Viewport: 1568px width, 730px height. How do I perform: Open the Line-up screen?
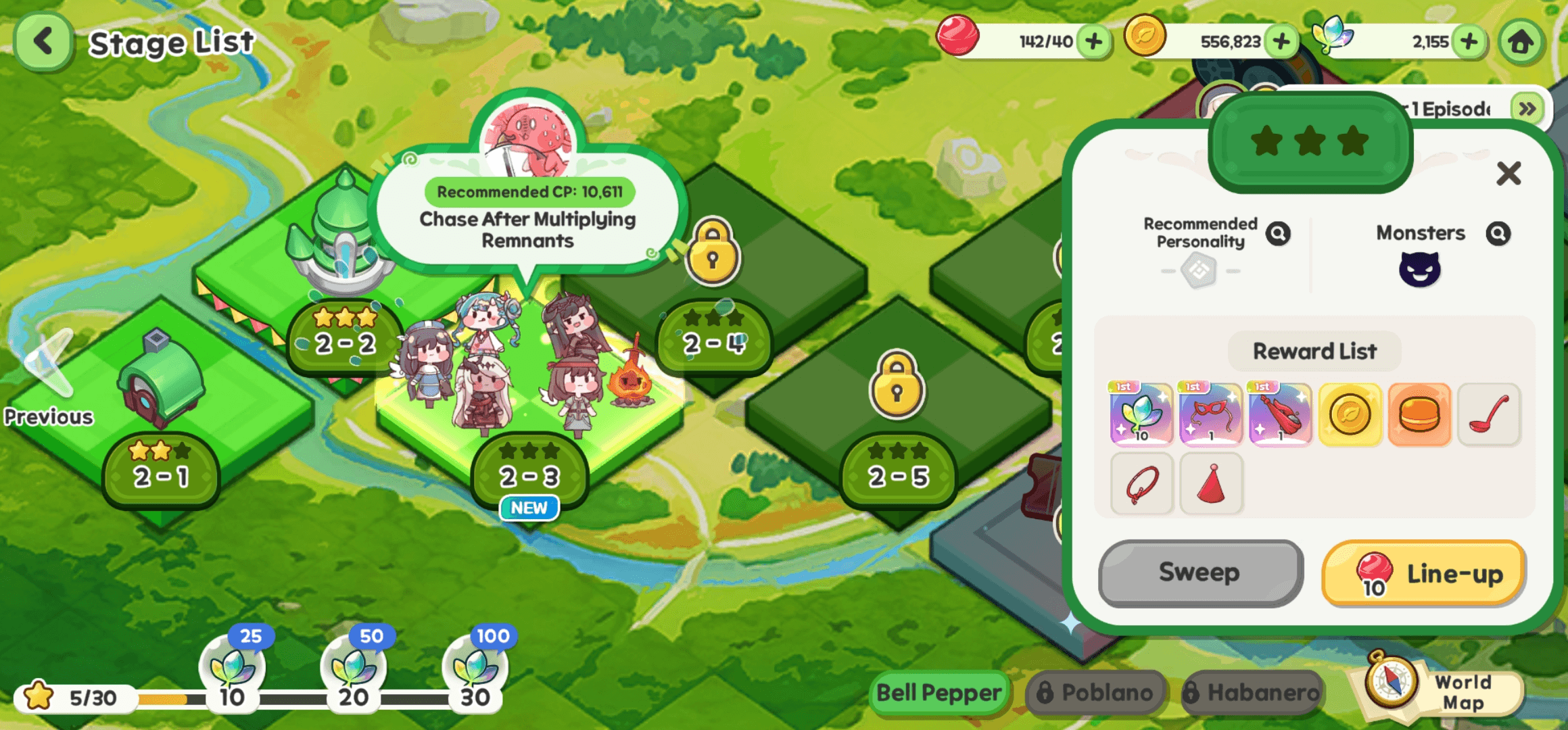1424,574
